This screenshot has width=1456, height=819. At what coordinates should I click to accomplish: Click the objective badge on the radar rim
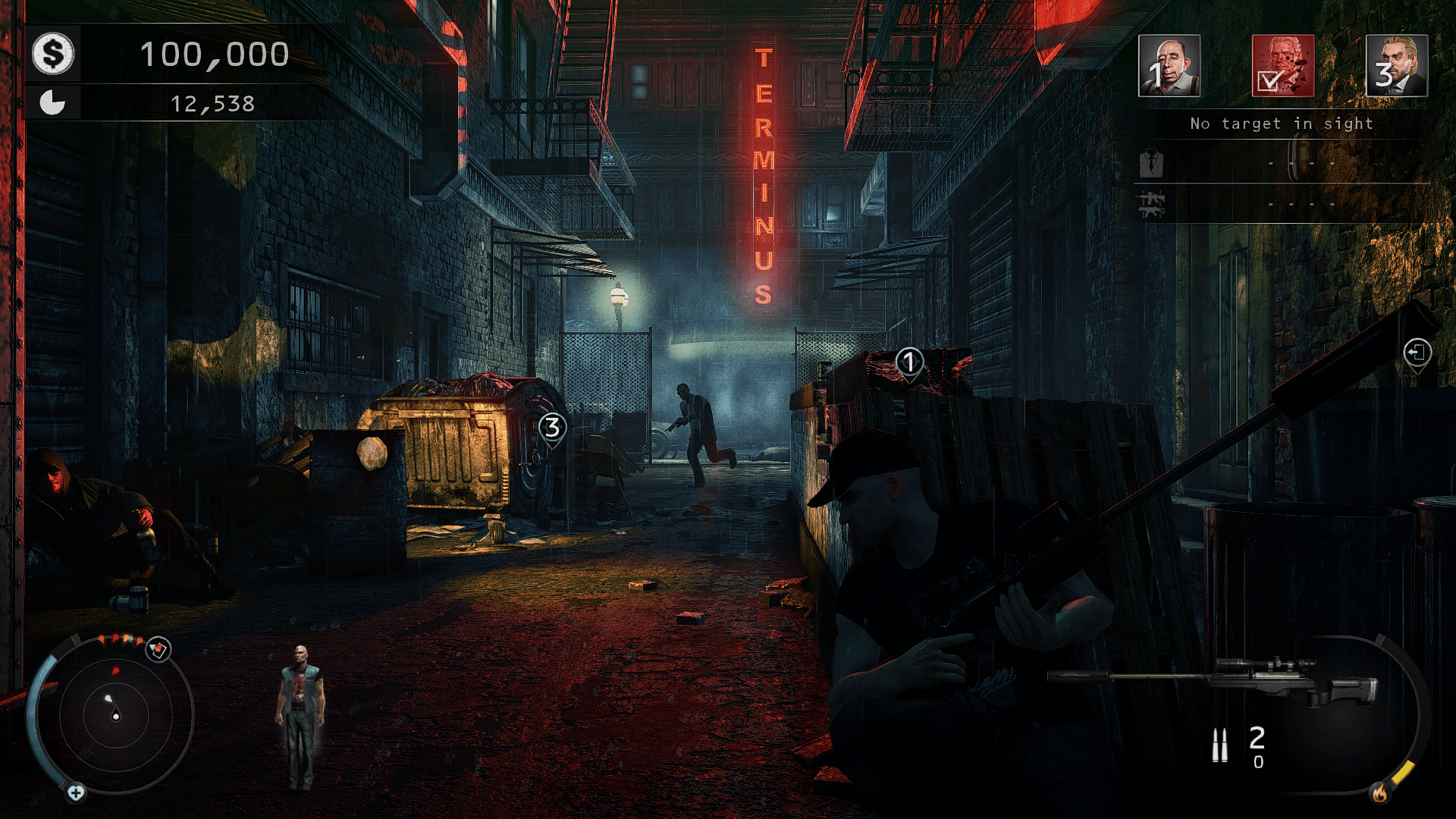coord(158,649)
